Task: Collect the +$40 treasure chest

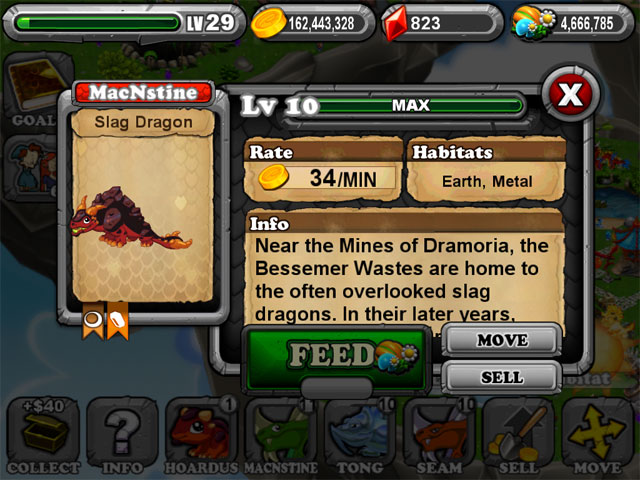Action: tap(40, 435)
